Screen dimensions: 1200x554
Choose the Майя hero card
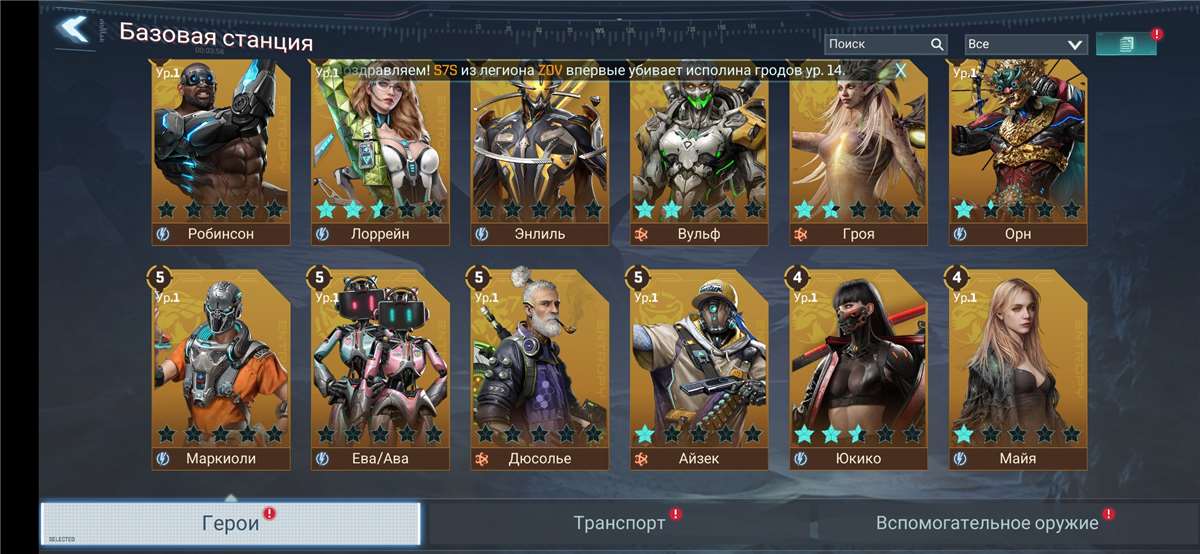coord(1018,370)
